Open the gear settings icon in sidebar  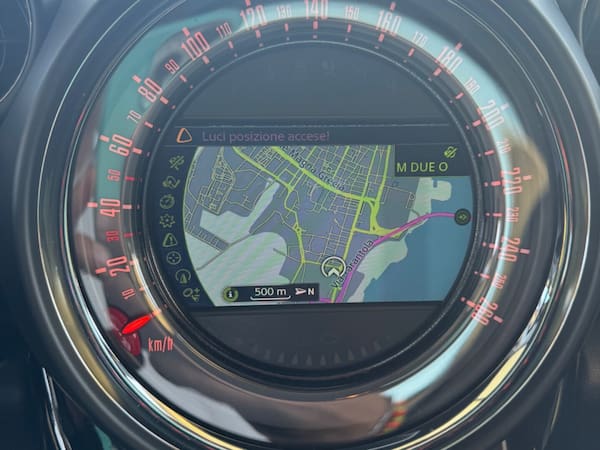(167, 221)
